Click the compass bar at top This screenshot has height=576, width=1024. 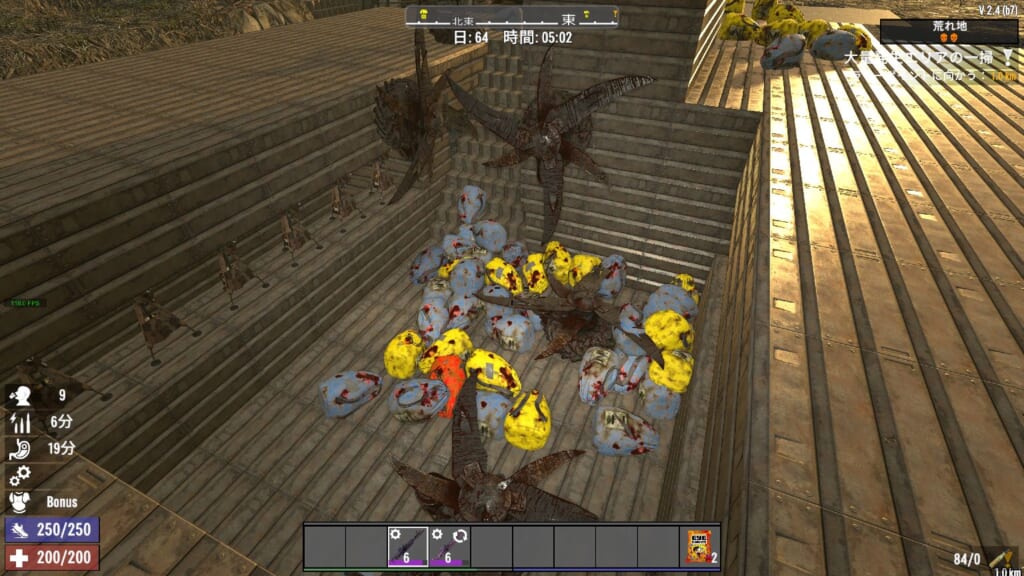(512, 17)
